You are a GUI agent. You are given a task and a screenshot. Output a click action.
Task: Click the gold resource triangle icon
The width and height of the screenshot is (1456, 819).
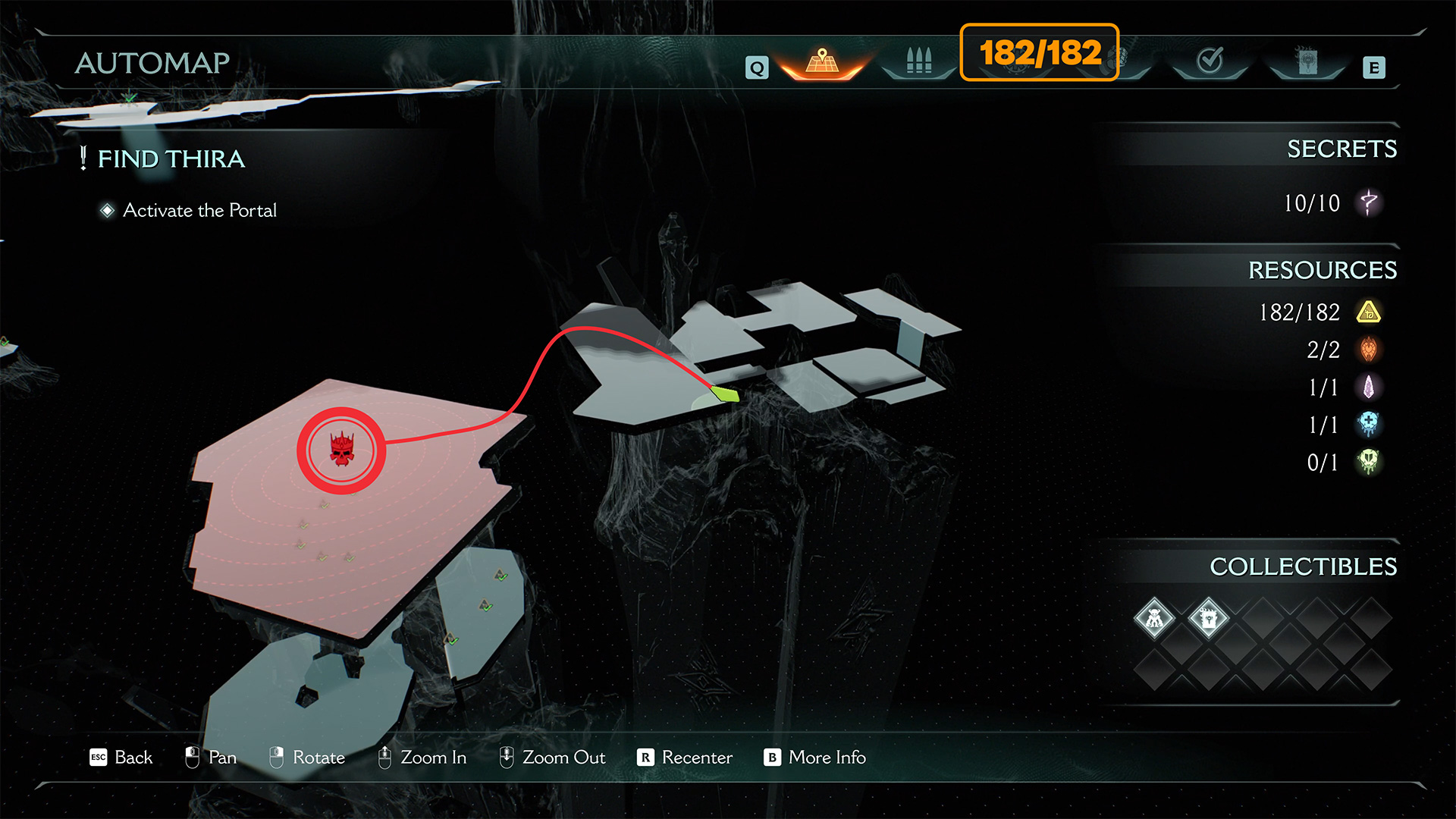tap(1369, 312)
